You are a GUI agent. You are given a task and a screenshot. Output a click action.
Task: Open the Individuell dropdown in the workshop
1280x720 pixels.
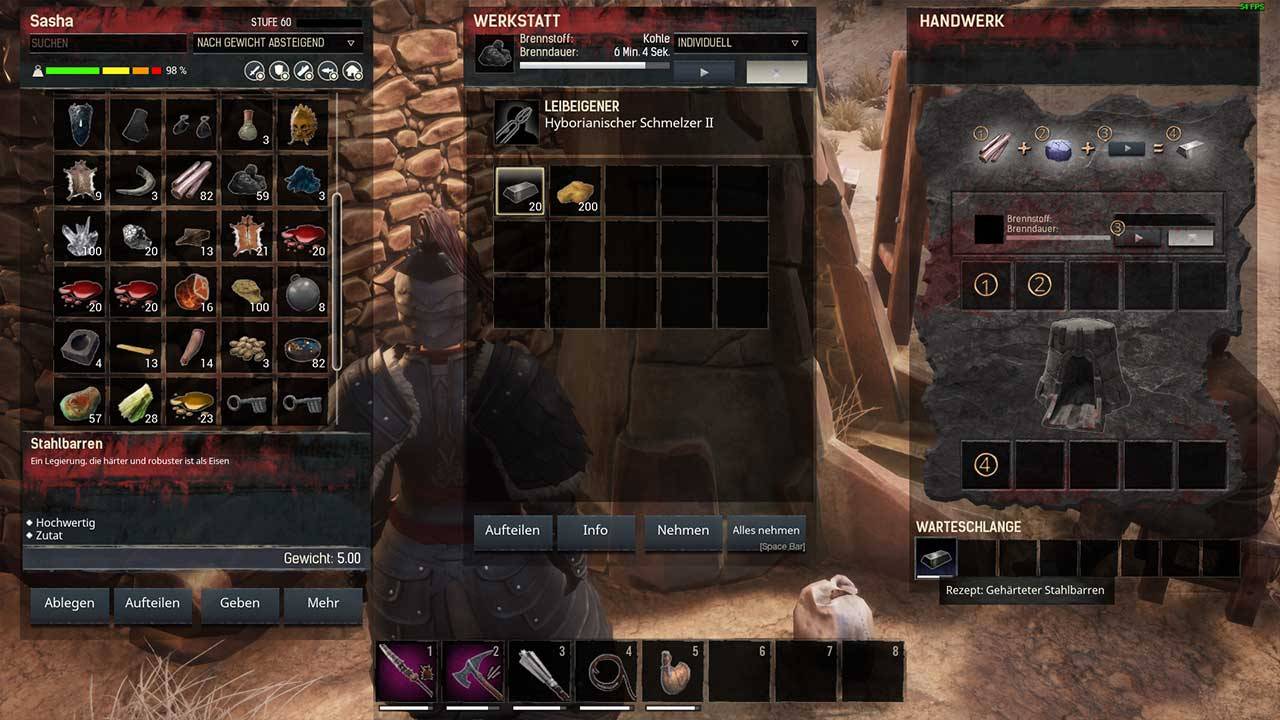pyautogui.click(x=740, y=43)
